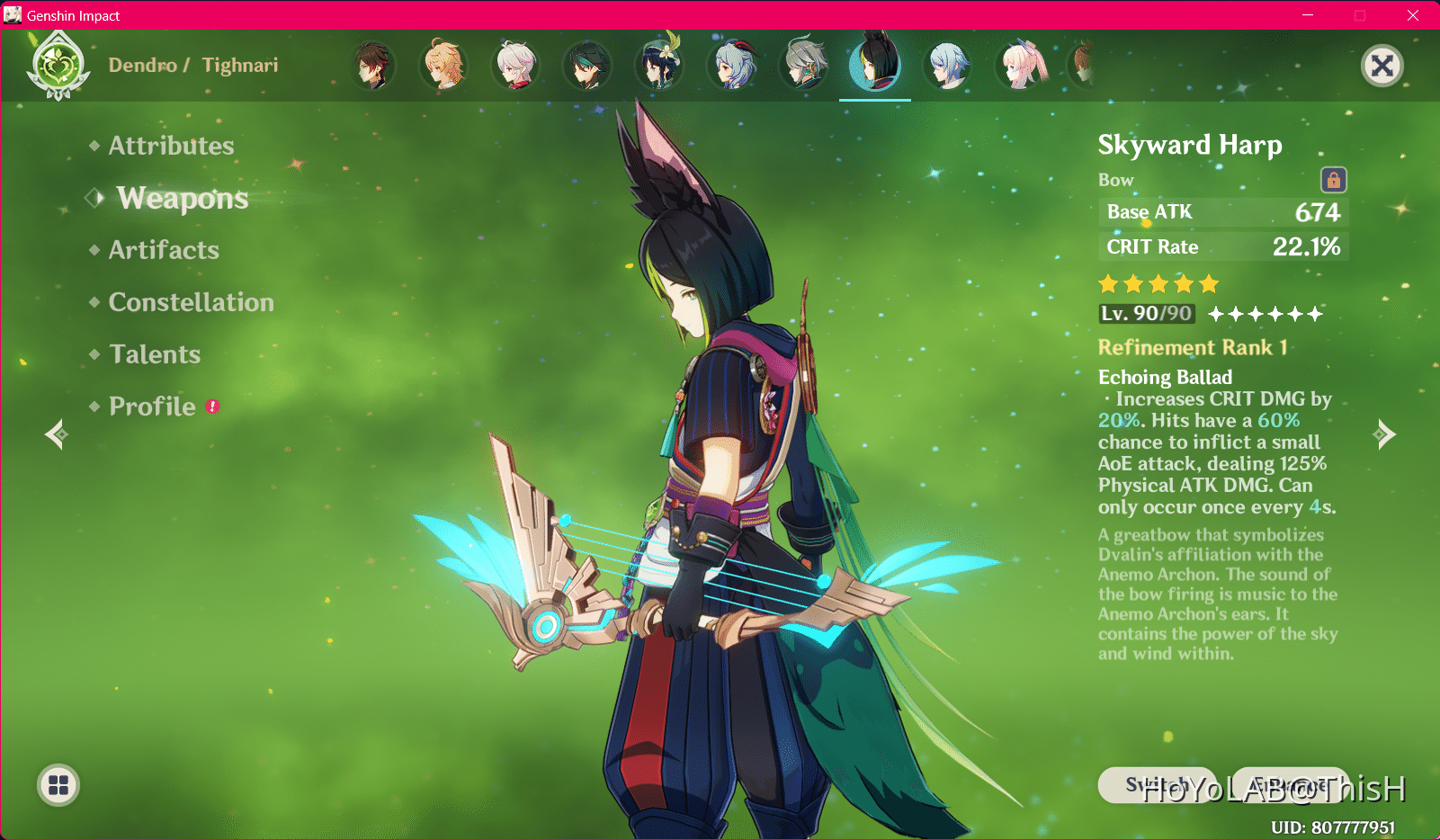Switch to the Artifacts section
1440x840 pixels.
tap(164, 250)
